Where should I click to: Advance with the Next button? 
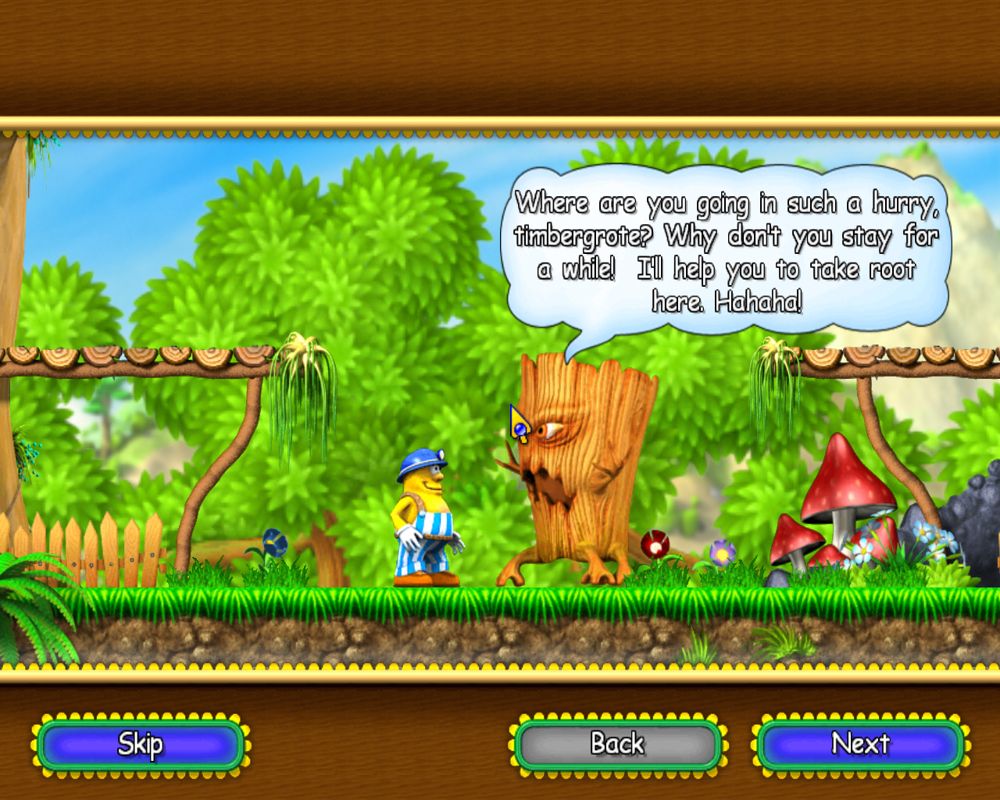pos(860,745)
